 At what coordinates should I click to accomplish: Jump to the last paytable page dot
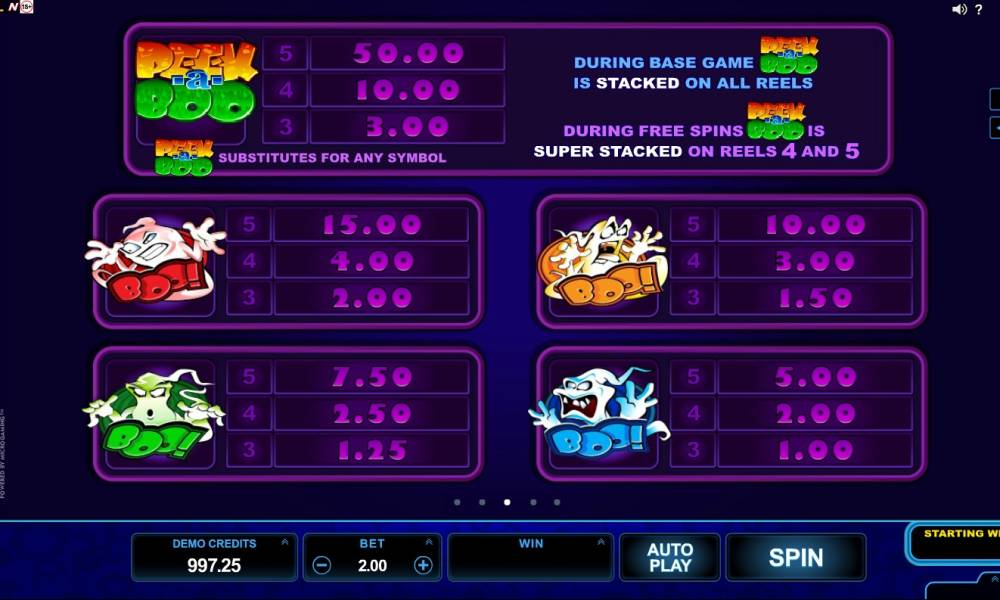[557, 502]
